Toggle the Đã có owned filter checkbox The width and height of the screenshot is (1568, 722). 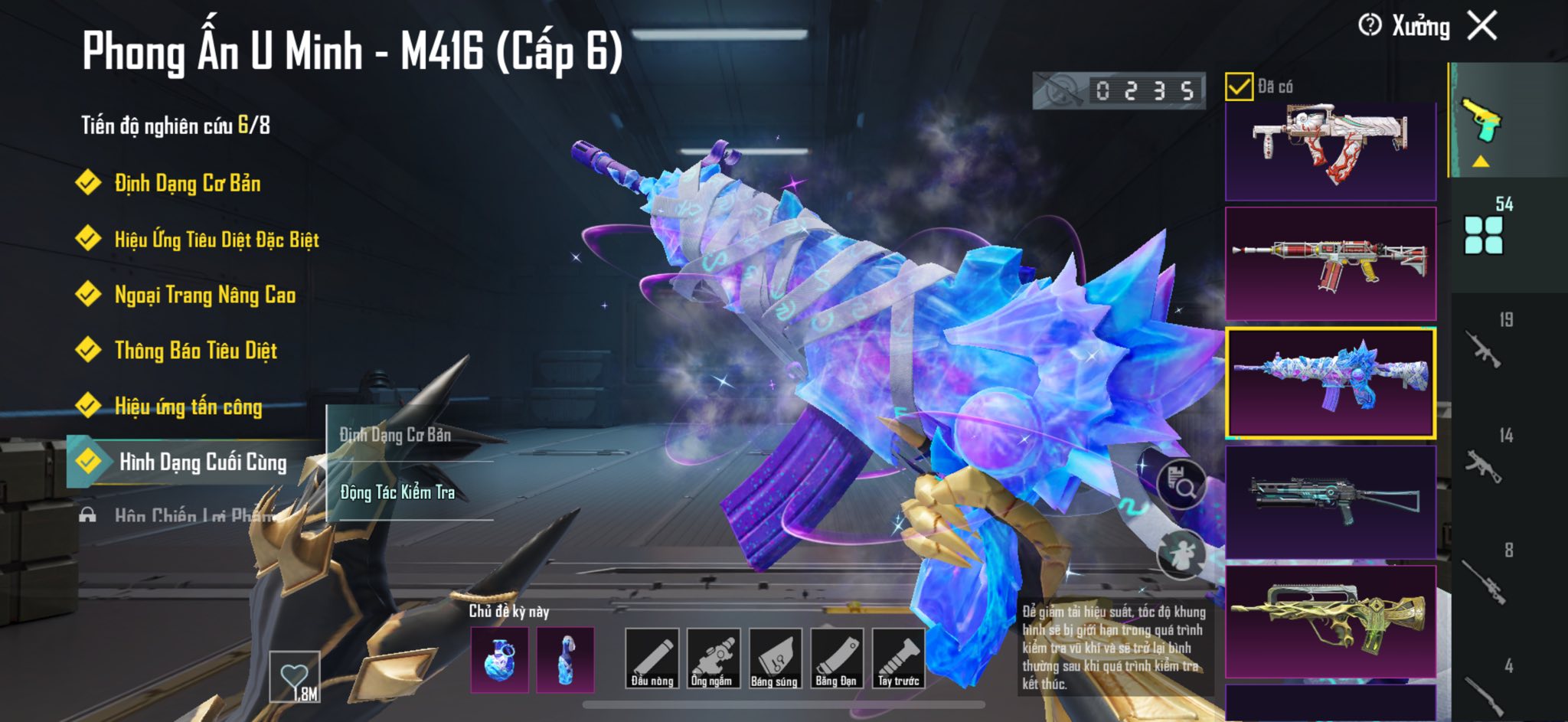point(1239,87)
